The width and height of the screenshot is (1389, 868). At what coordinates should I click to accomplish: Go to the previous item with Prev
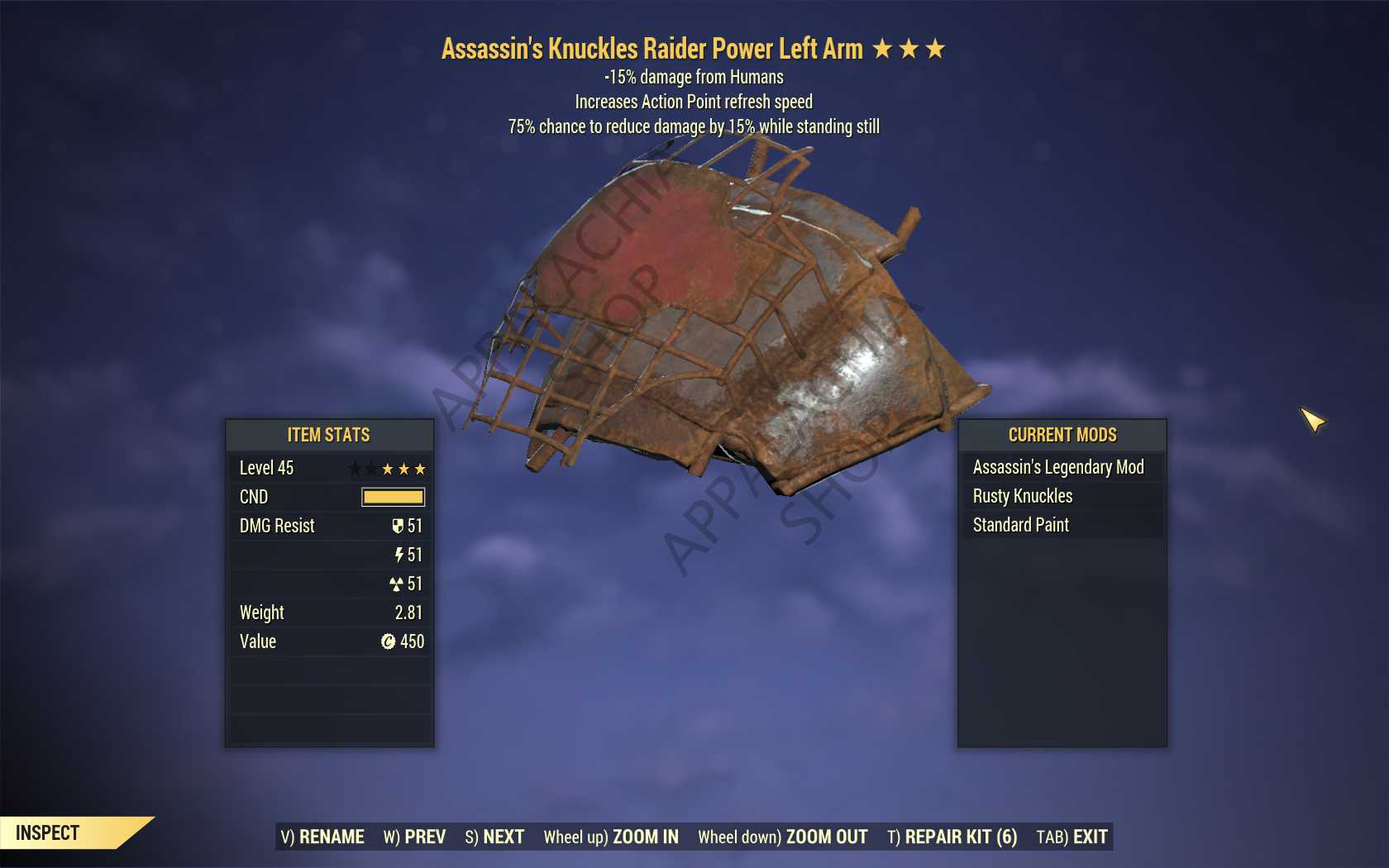[414, 837]
